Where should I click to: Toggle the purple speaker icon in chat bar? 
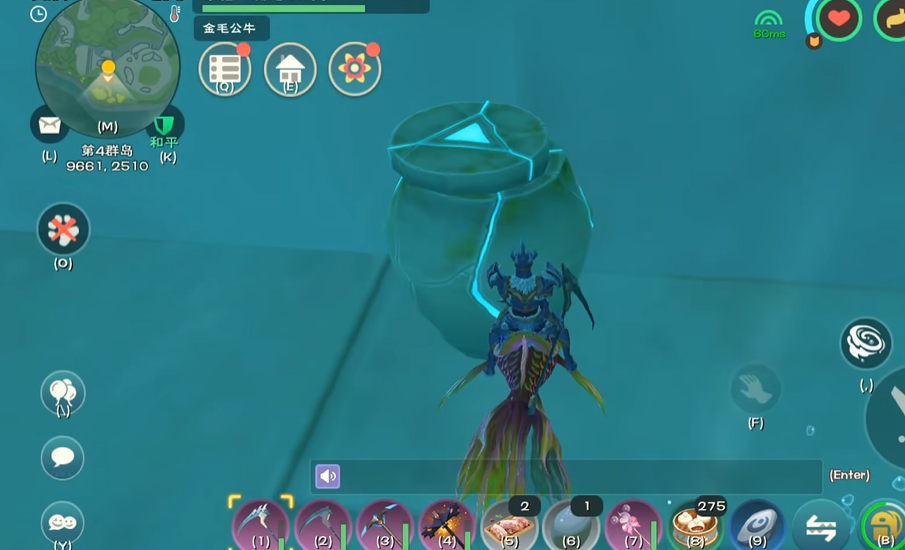(x=328, y=476)
